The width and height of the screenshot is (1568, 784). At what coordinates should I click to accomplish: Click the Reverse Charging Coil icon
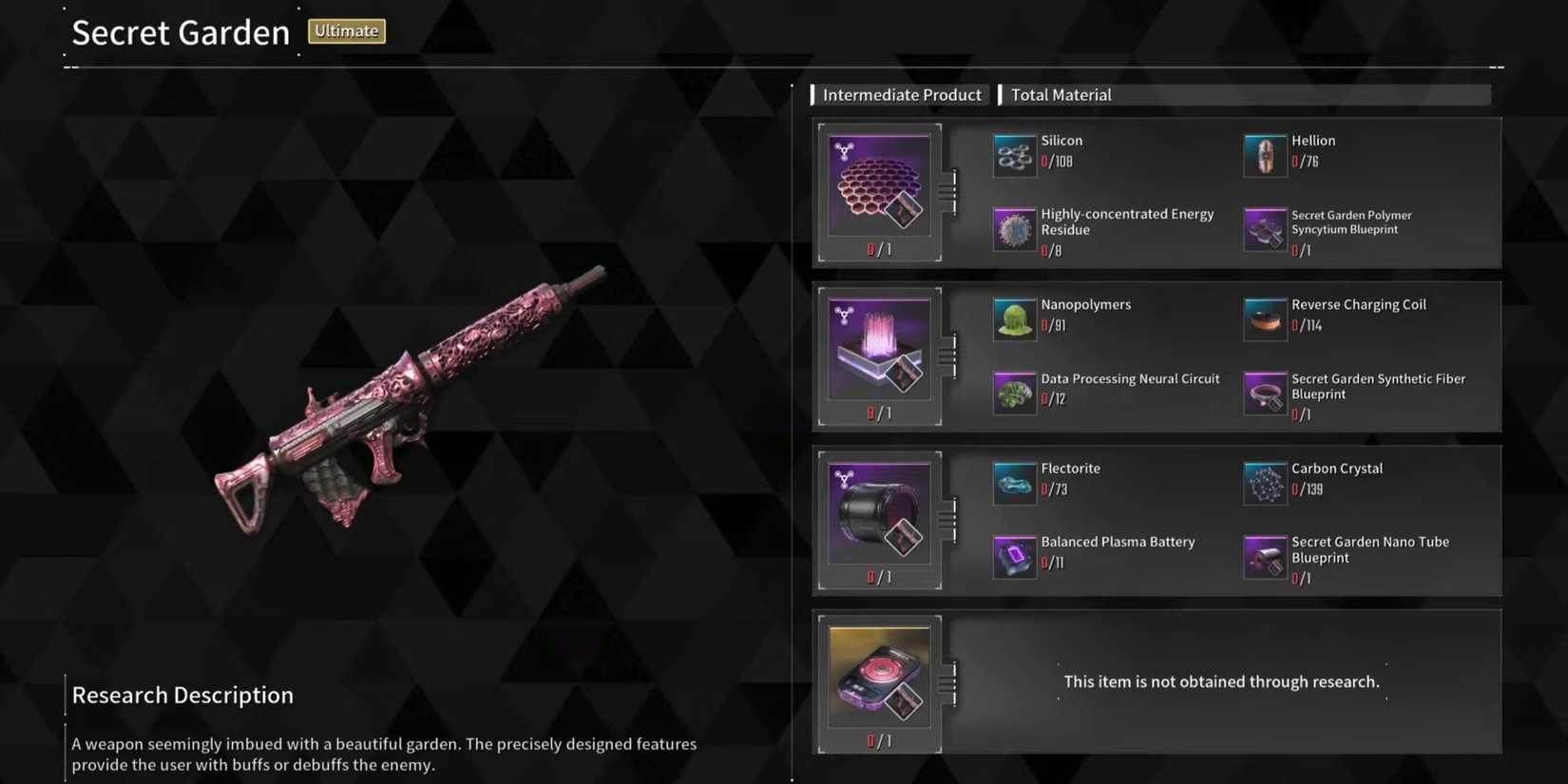tap(1264, 319)
